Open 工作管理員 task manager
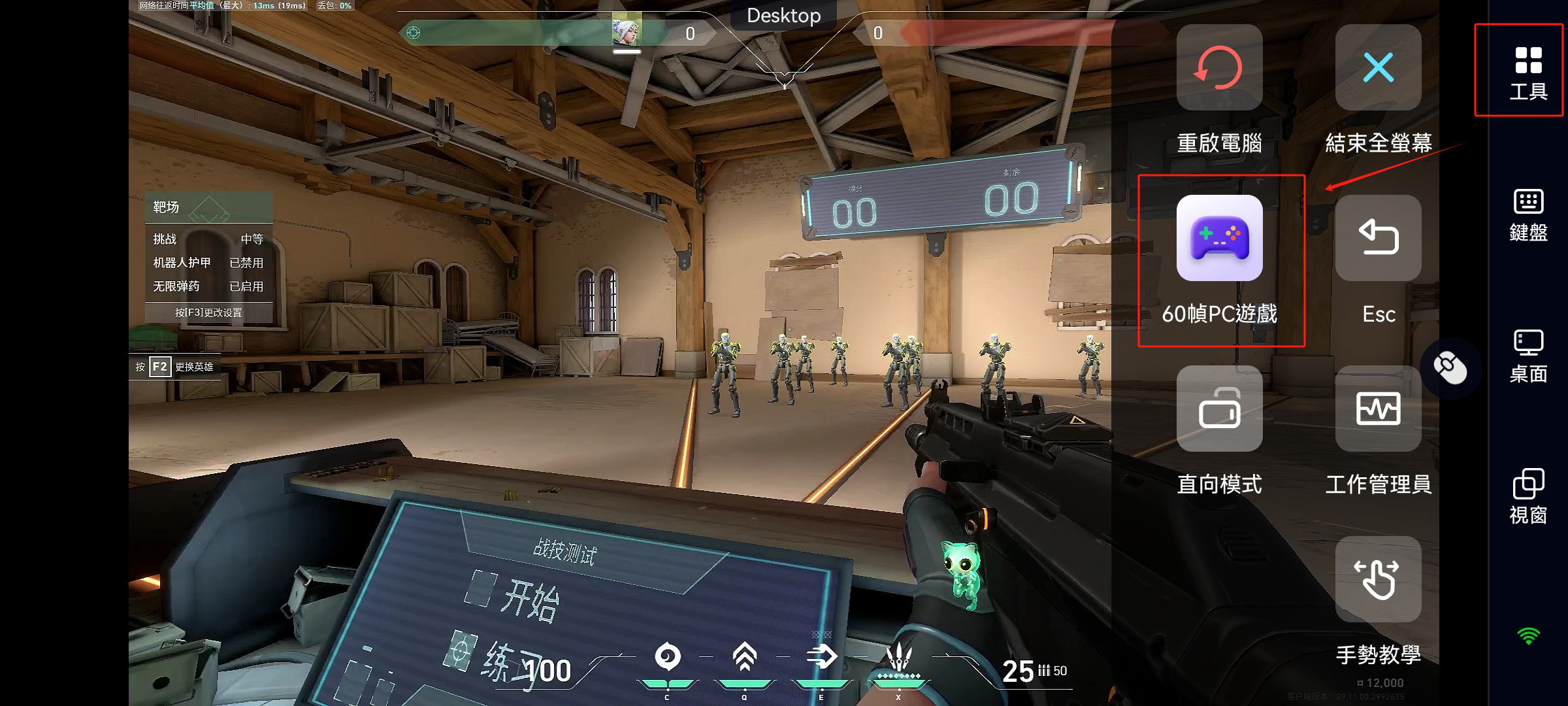The width and height of the screenshot is (1568, 706). pos(1378,409)
